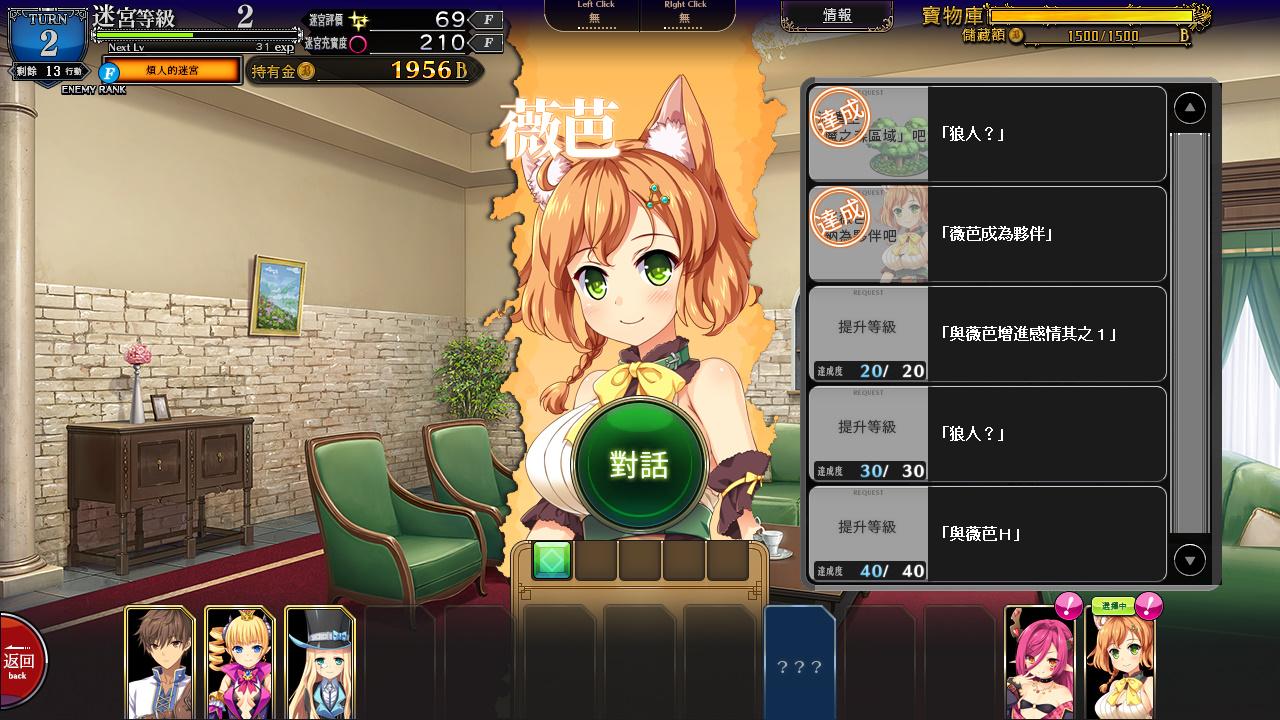Choose the 與薇芭增進感情其之1 request
This screenshot has width=1280, height=720.
[987, 334]
